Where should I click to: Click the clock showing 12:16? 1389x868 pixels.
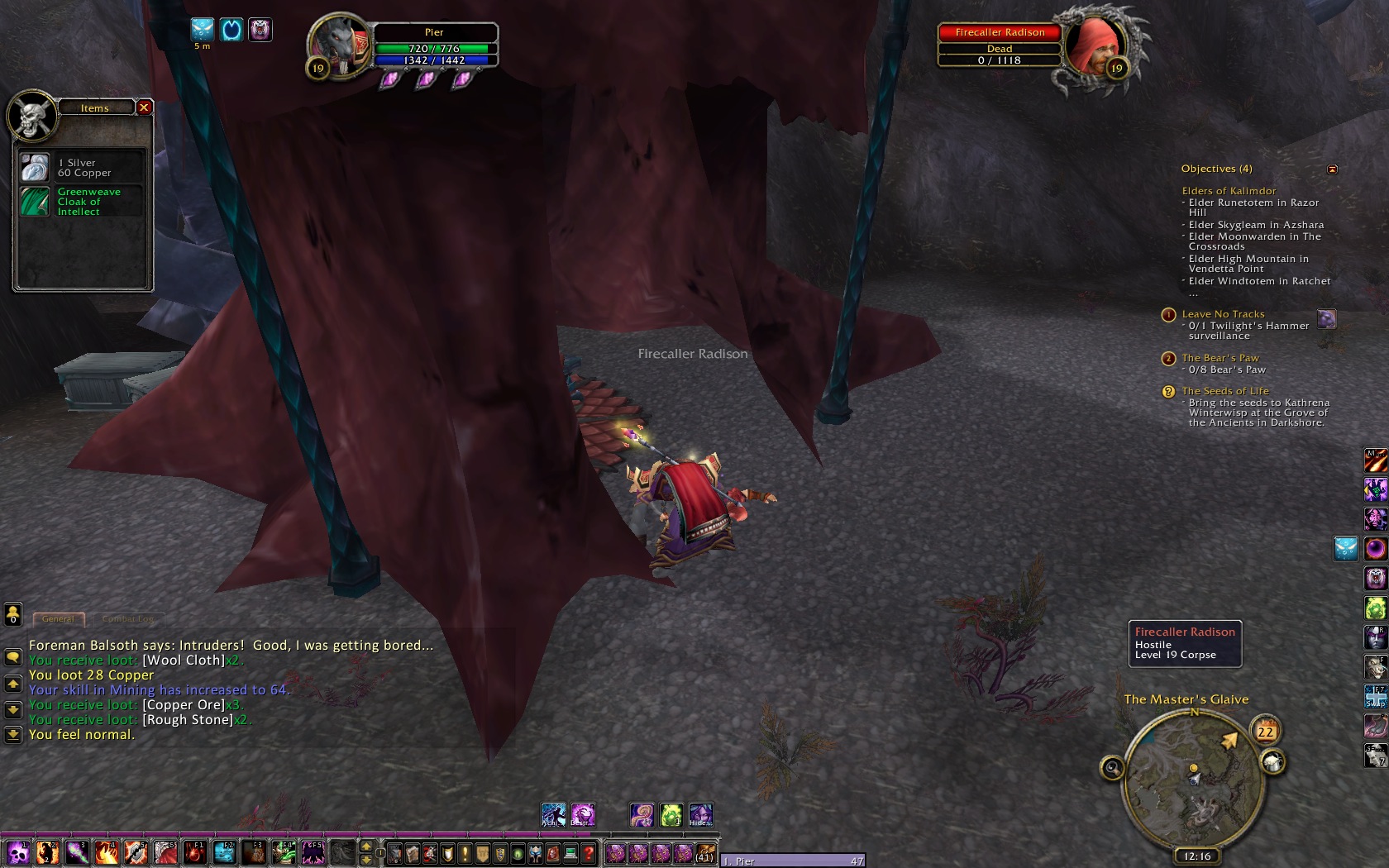(x=1196, y=856)
